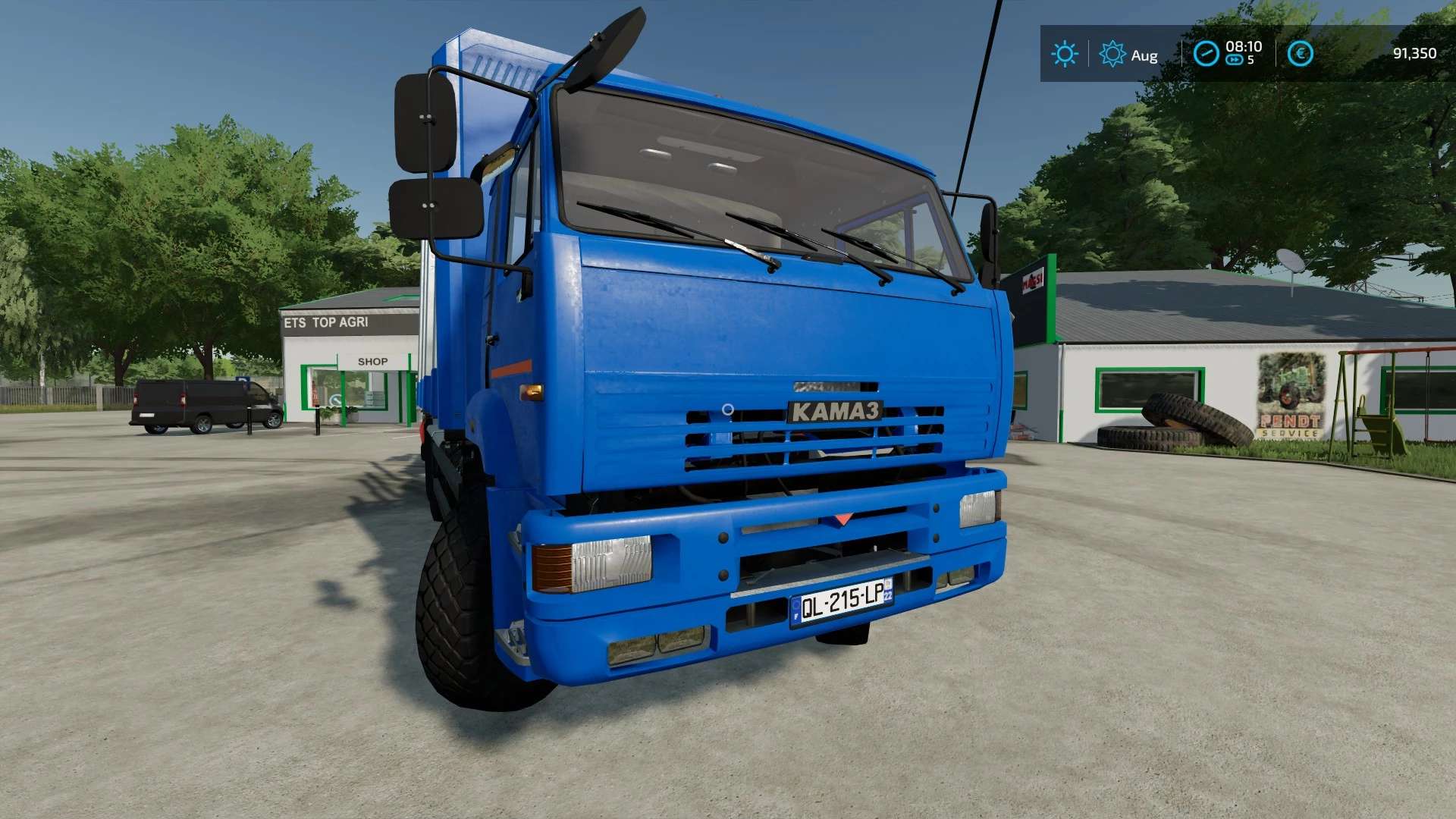Click the sunny weather icon
This screenshot has height=819, width=1456.
pos(1064,54)
